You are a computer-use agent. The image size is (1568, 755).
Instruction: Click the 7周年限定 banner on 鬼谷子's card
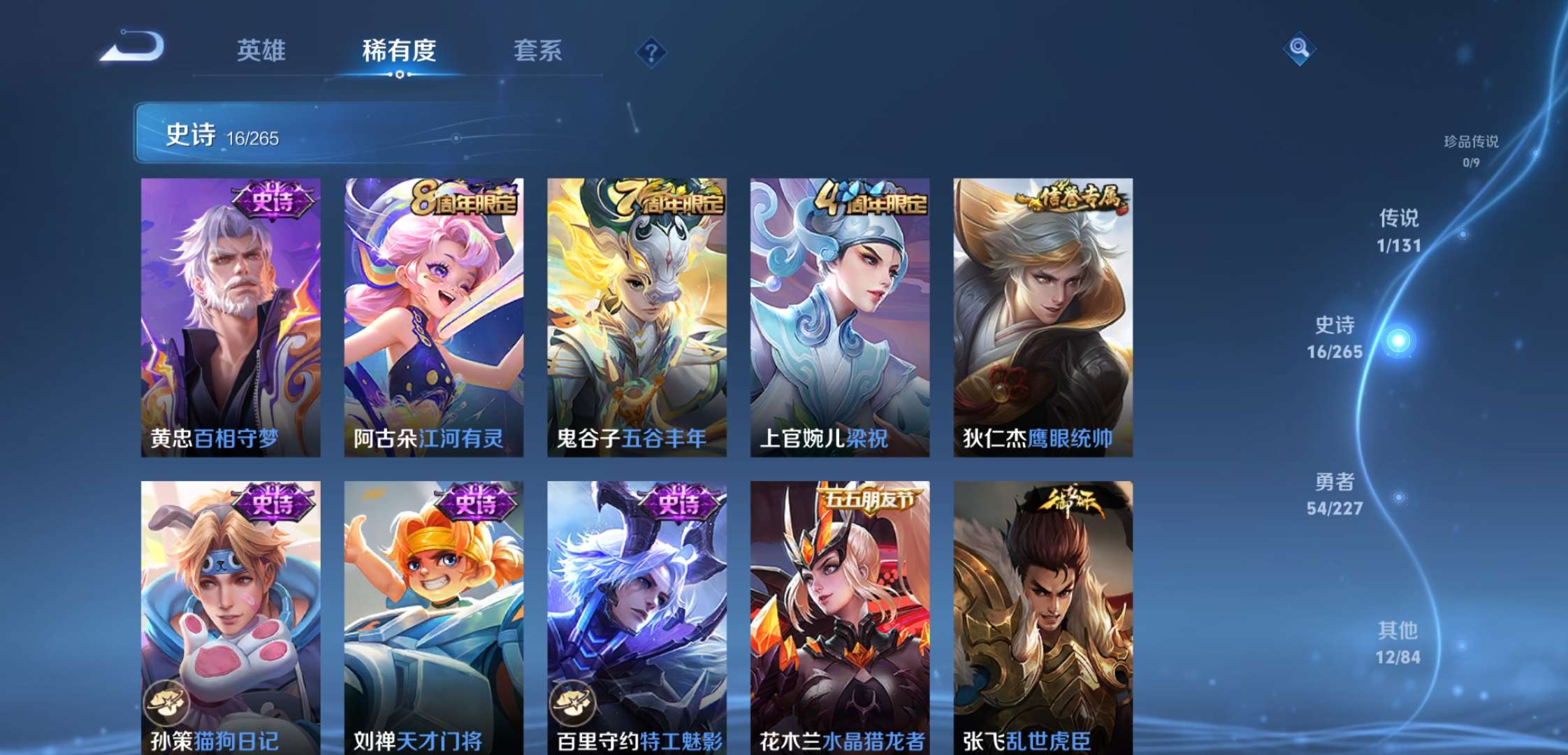pyautogui.click(x=671, y=201)
